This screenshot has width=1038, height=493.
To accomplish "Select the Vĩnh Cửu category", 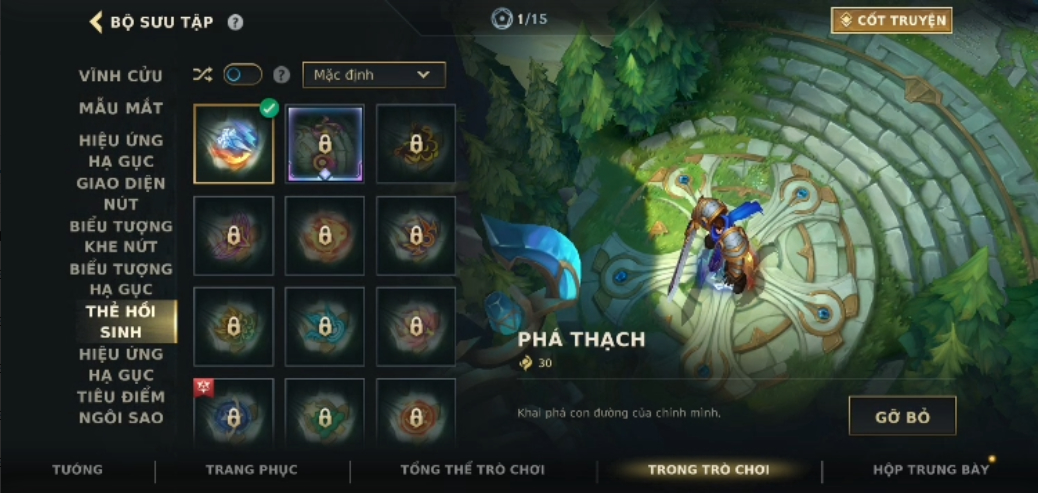I will point(121,76).
